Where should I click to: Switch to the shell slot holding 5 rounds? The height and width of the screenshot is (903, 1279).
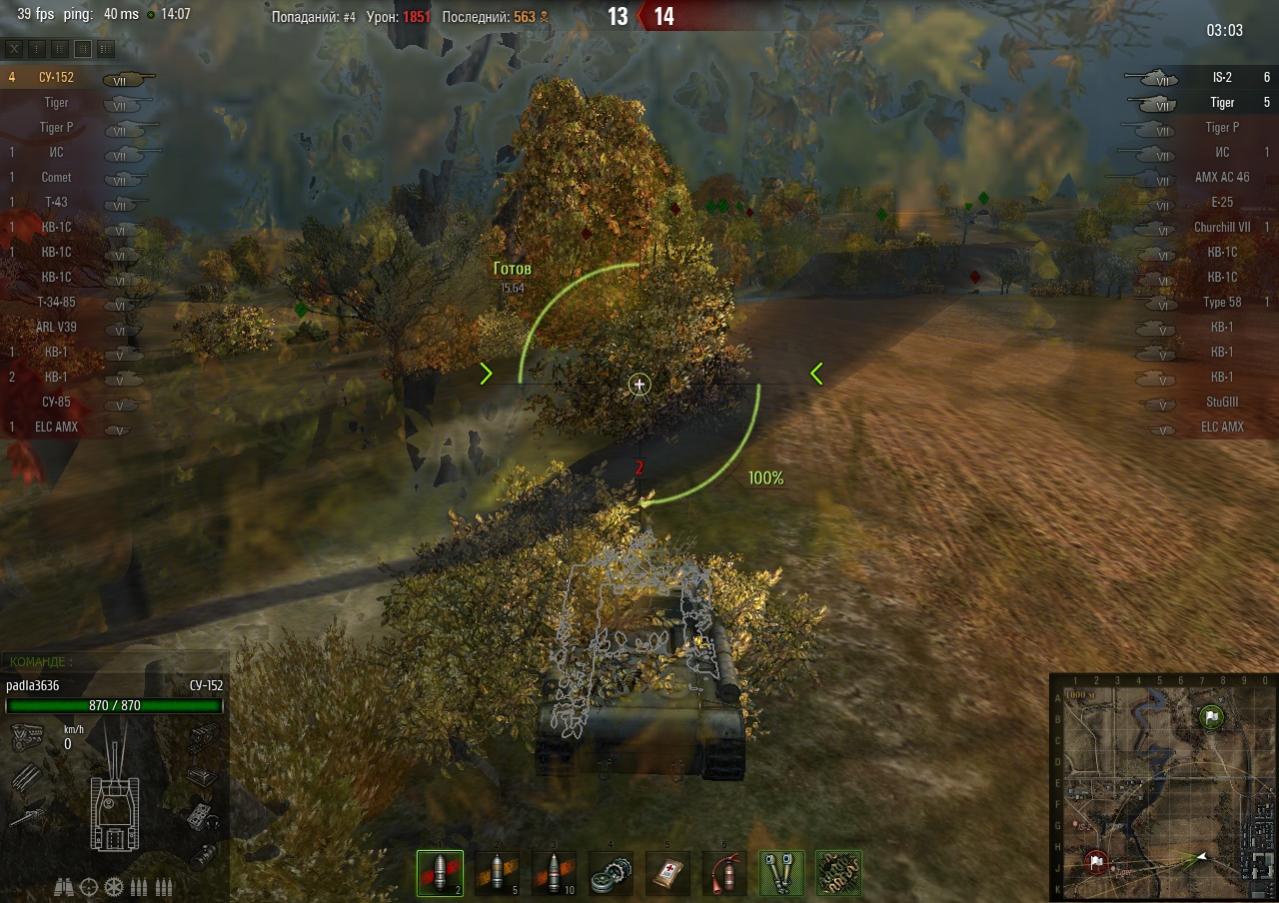pos(497,873)
